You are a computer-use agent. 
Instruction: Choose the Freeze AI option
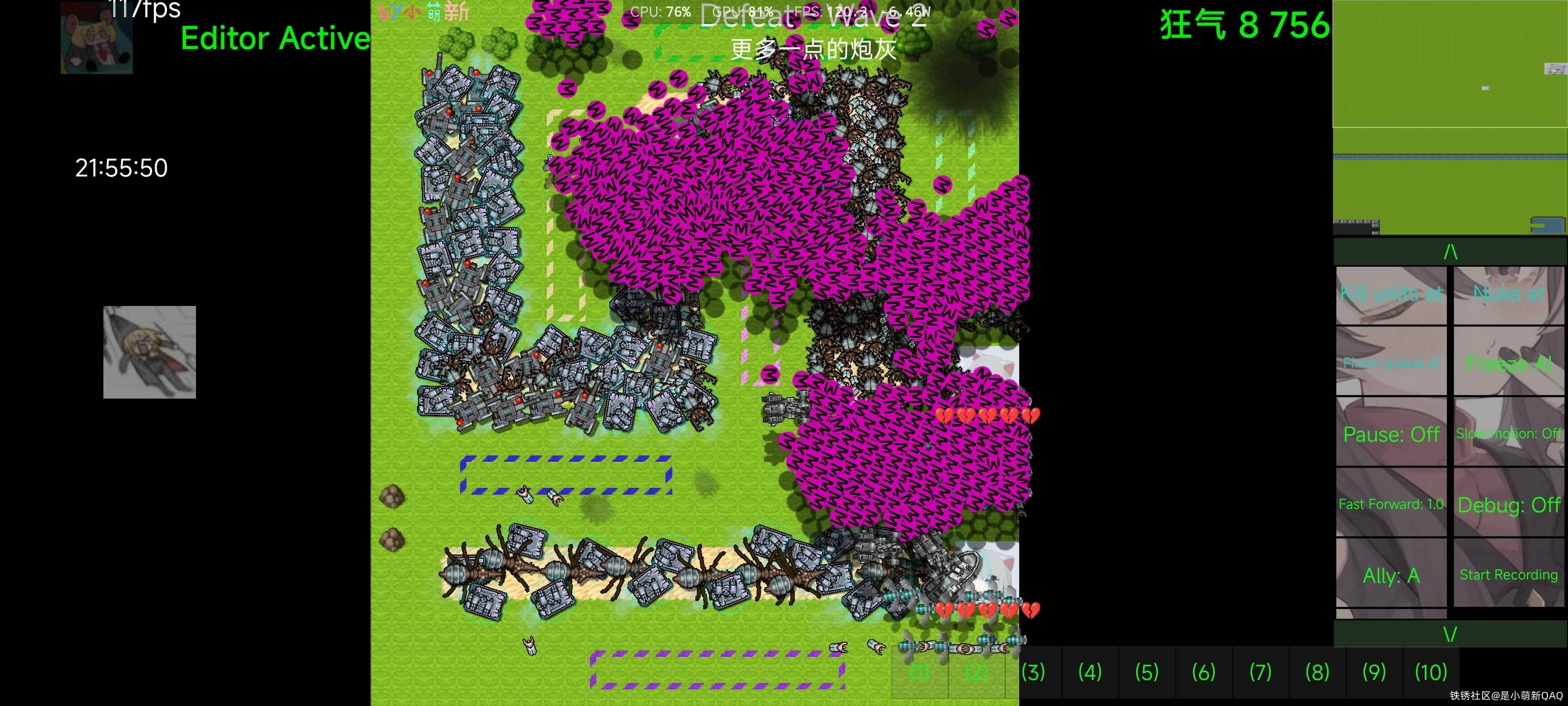pos(1508,363)
